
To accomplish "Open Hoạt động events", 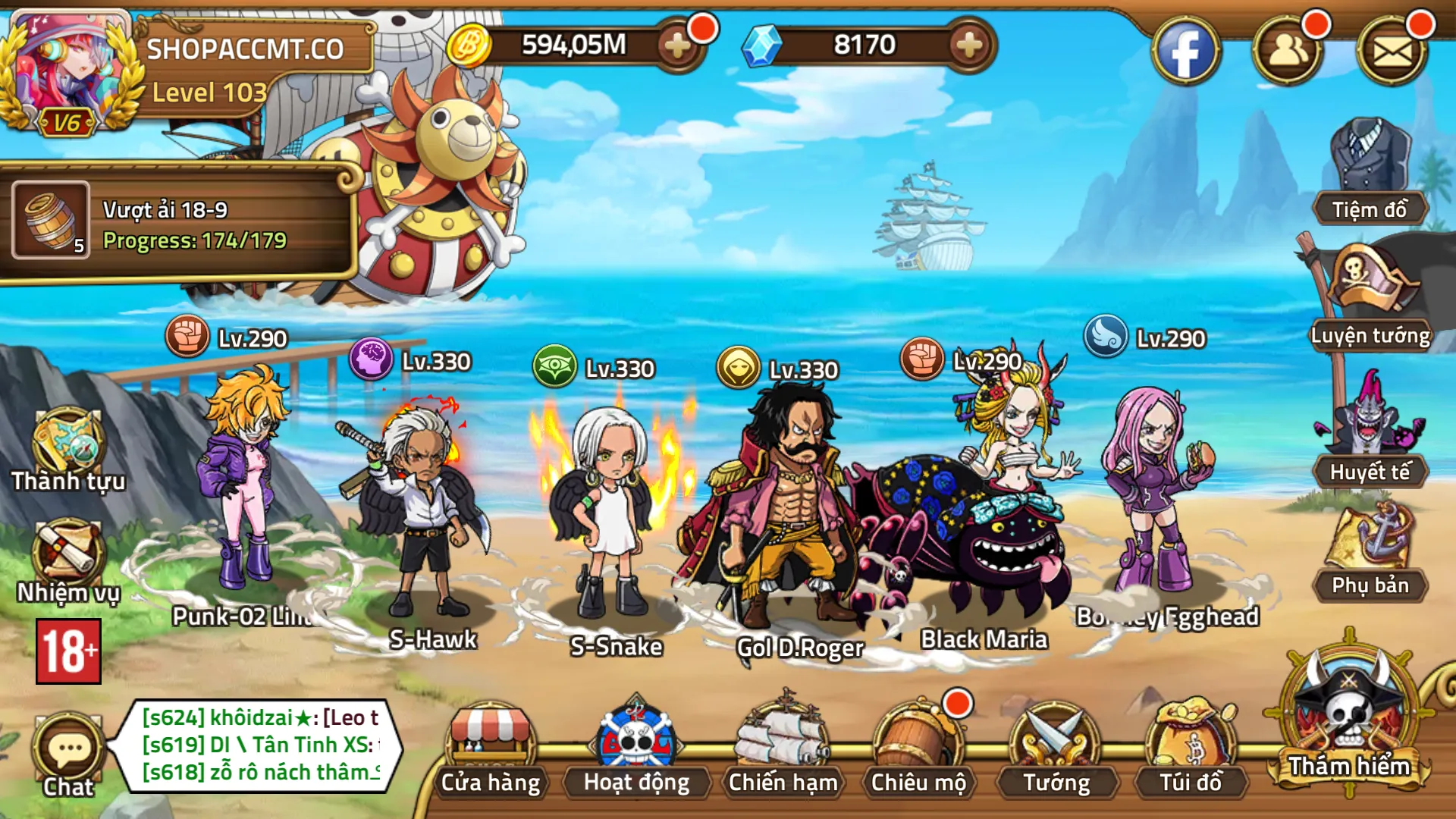I will pos(636,751).
